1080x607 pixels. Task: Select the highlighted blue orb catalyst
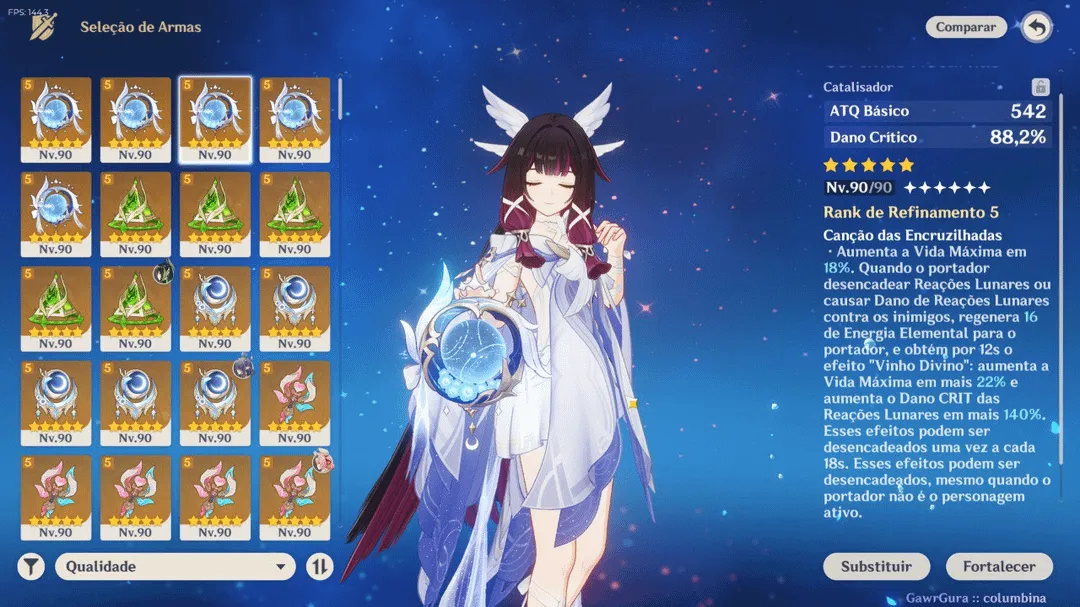[215, 120]
